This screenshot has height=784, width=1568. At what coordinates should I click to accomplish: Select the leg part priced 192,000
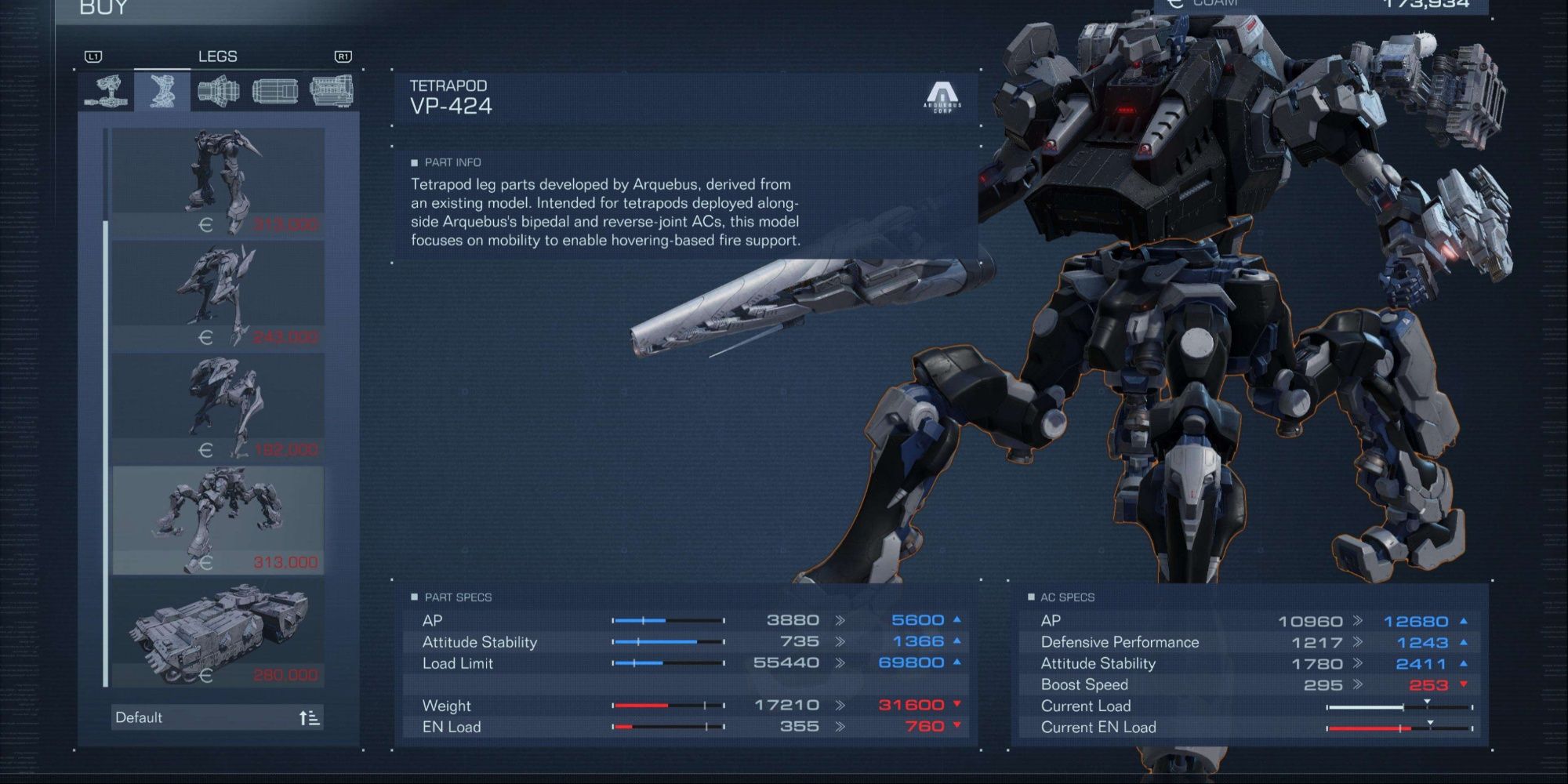tap(217, 408)
